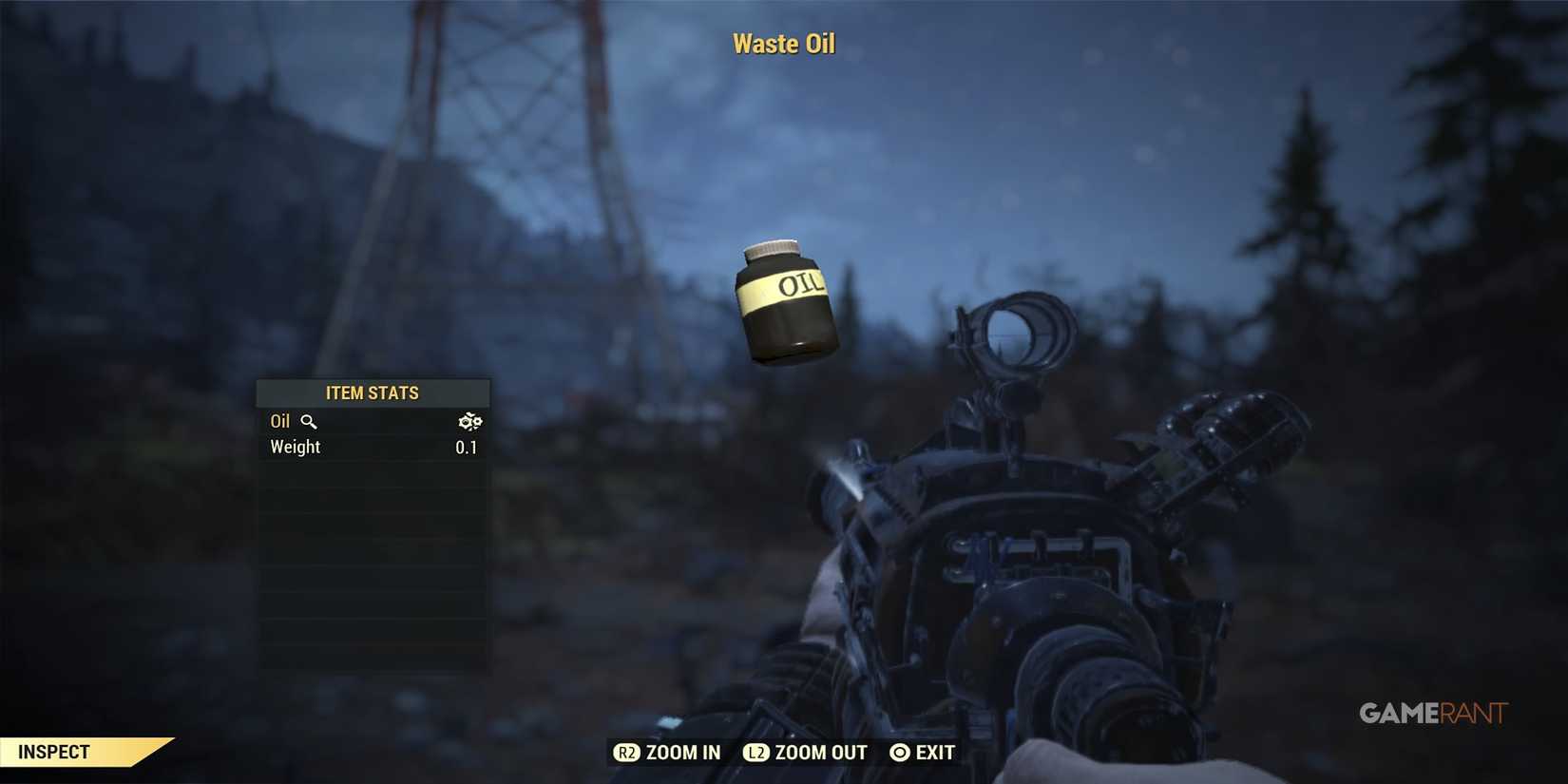The height and width of the screenshot is (784, 1568).
Task: Click the Waste Oil title text
Action: (x=783, y=43)
